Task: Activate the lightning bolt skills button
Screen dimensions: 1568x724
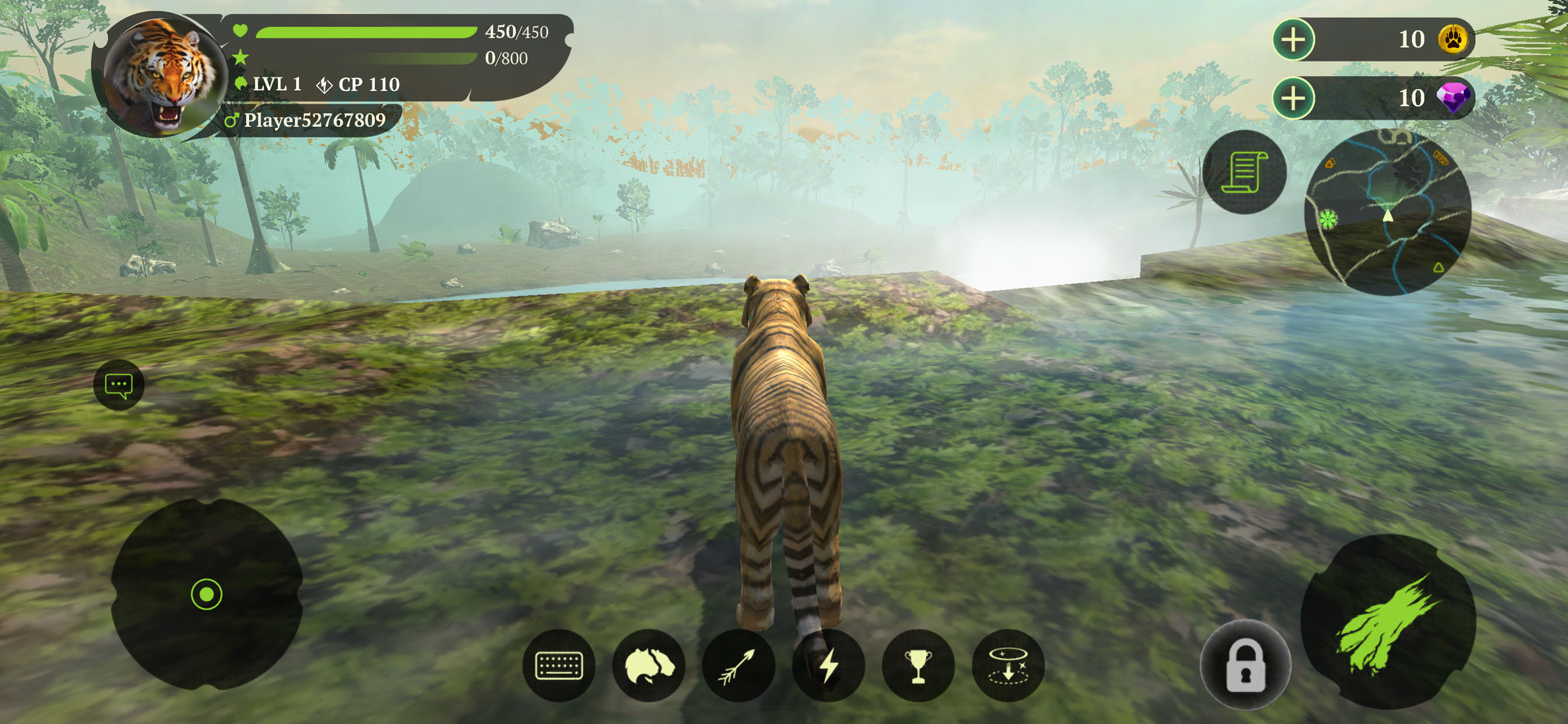Action: click(828, 665)
